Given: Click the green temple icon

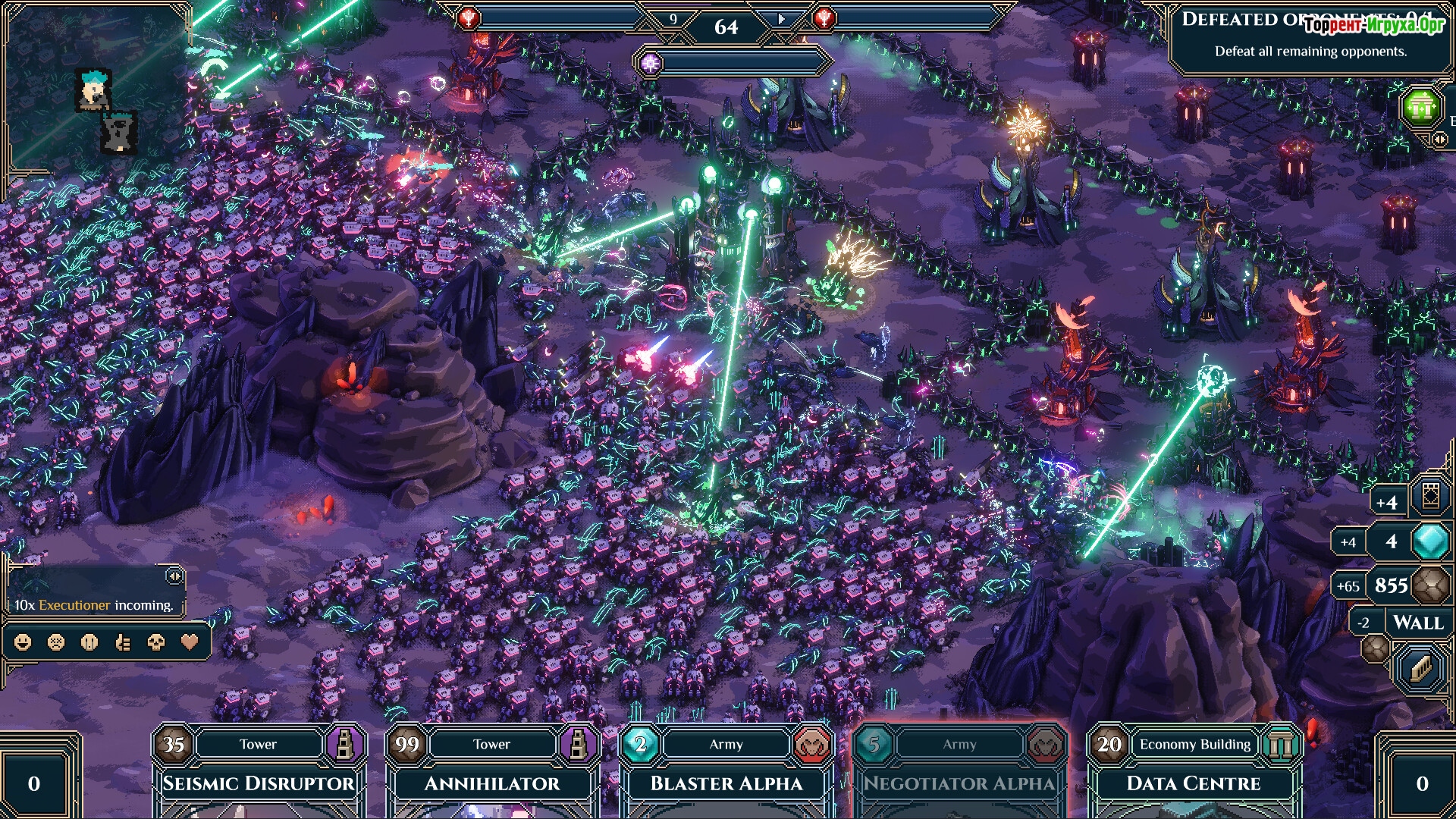Looking at the screenshot, I should click(x=1420, y=108).
